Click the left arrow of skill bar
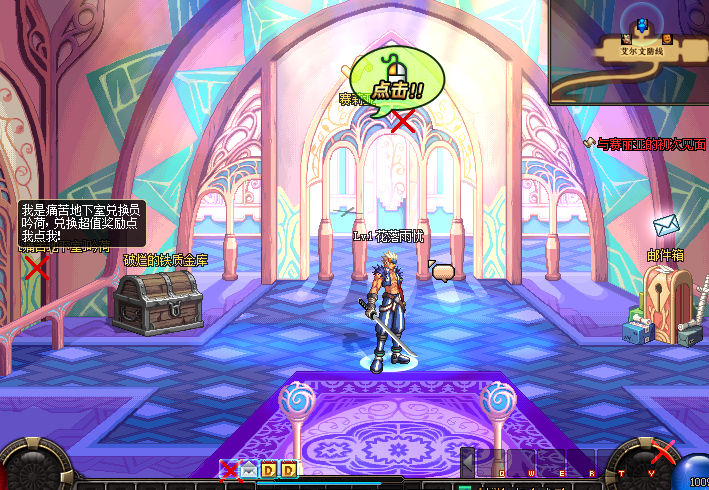The image size is (709, 490). 466,463
